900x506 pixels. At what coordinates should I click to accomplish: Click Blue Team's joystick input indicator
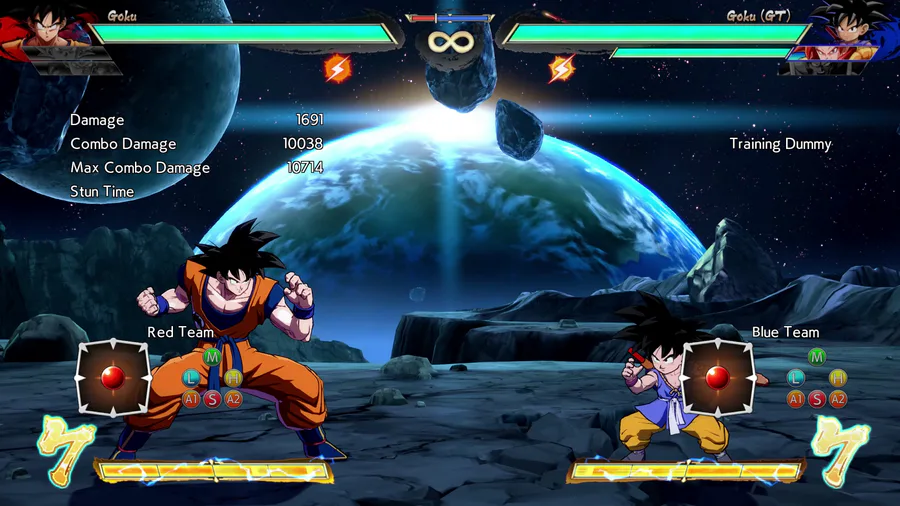click(x=717, y=377)
